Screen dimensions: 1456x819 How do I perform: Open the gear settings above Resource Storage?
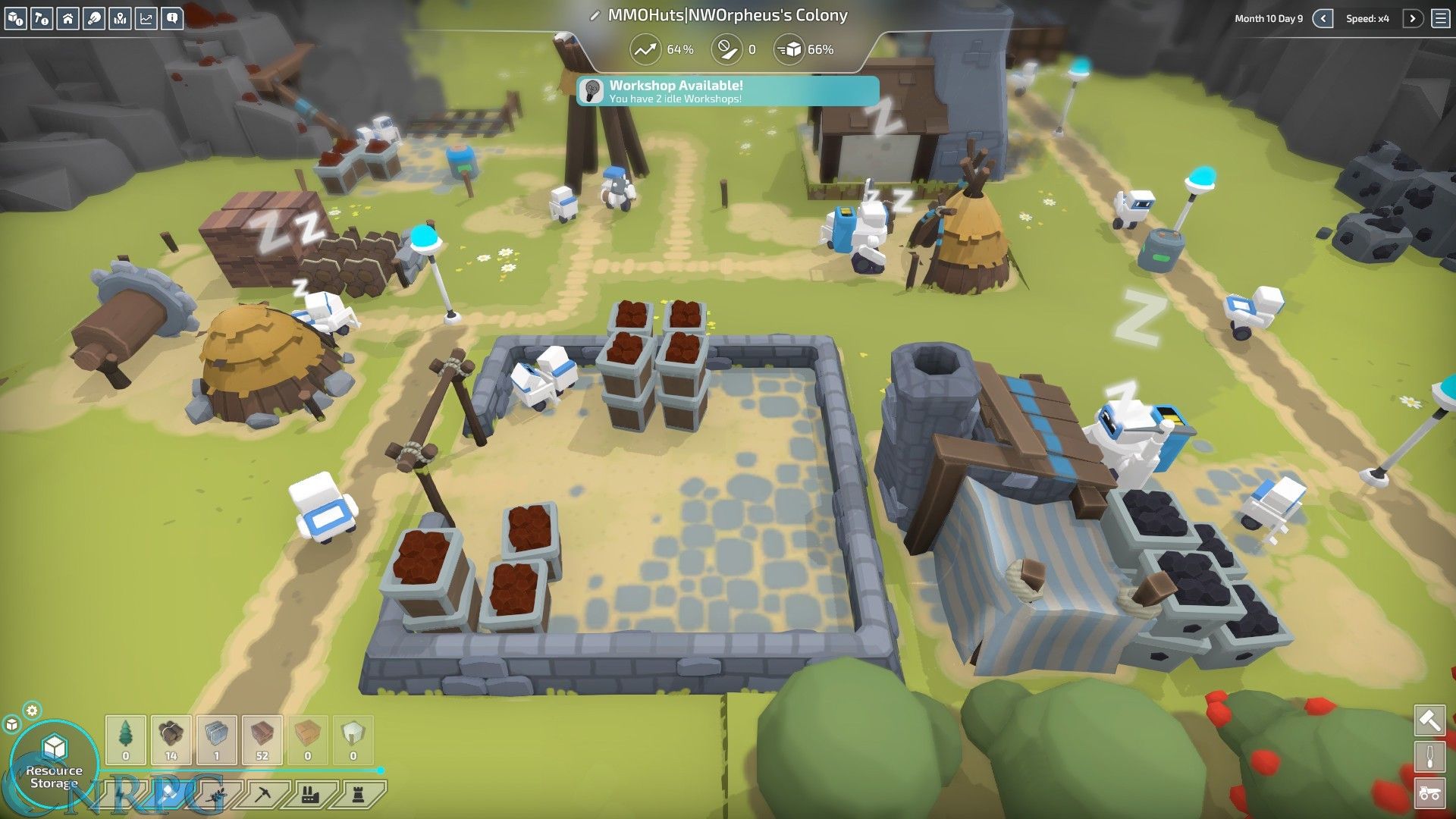coord(32,711)
